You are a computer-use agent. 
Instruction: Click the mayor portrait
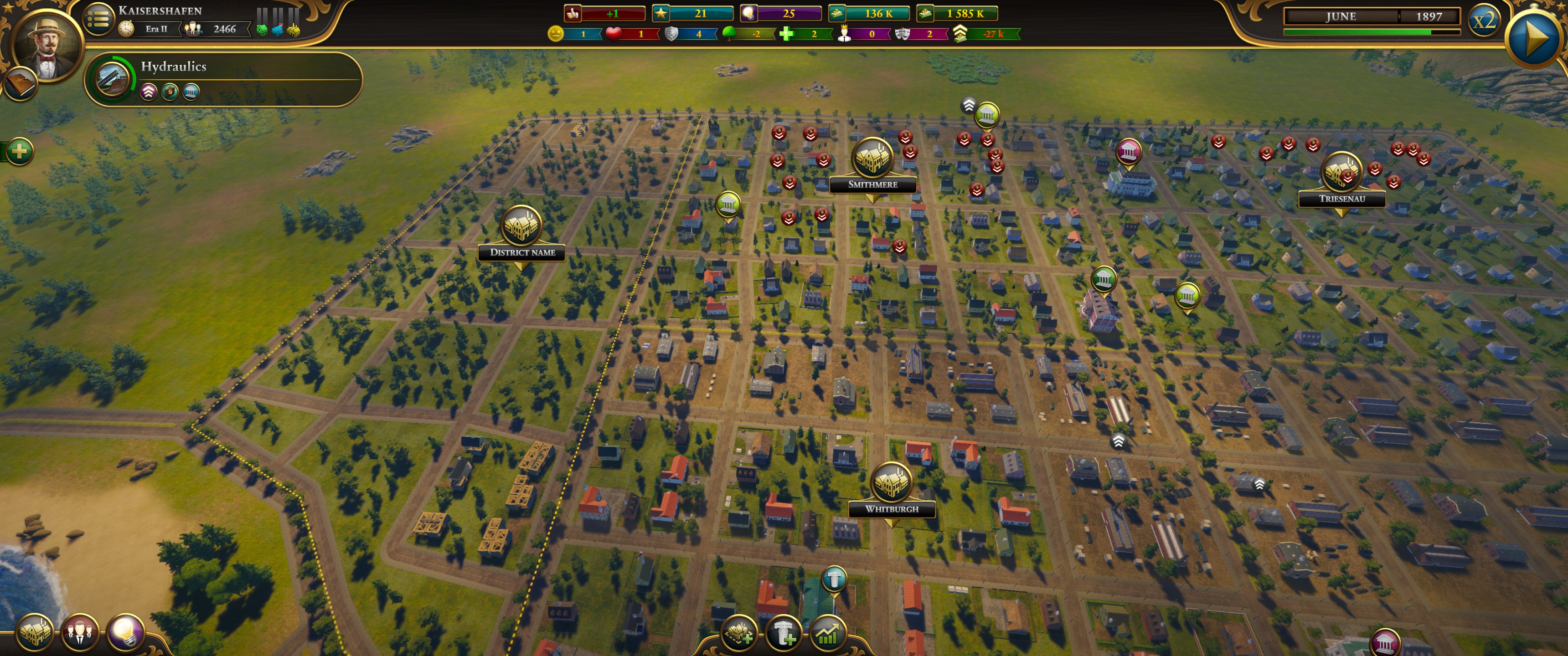point(46,46)
